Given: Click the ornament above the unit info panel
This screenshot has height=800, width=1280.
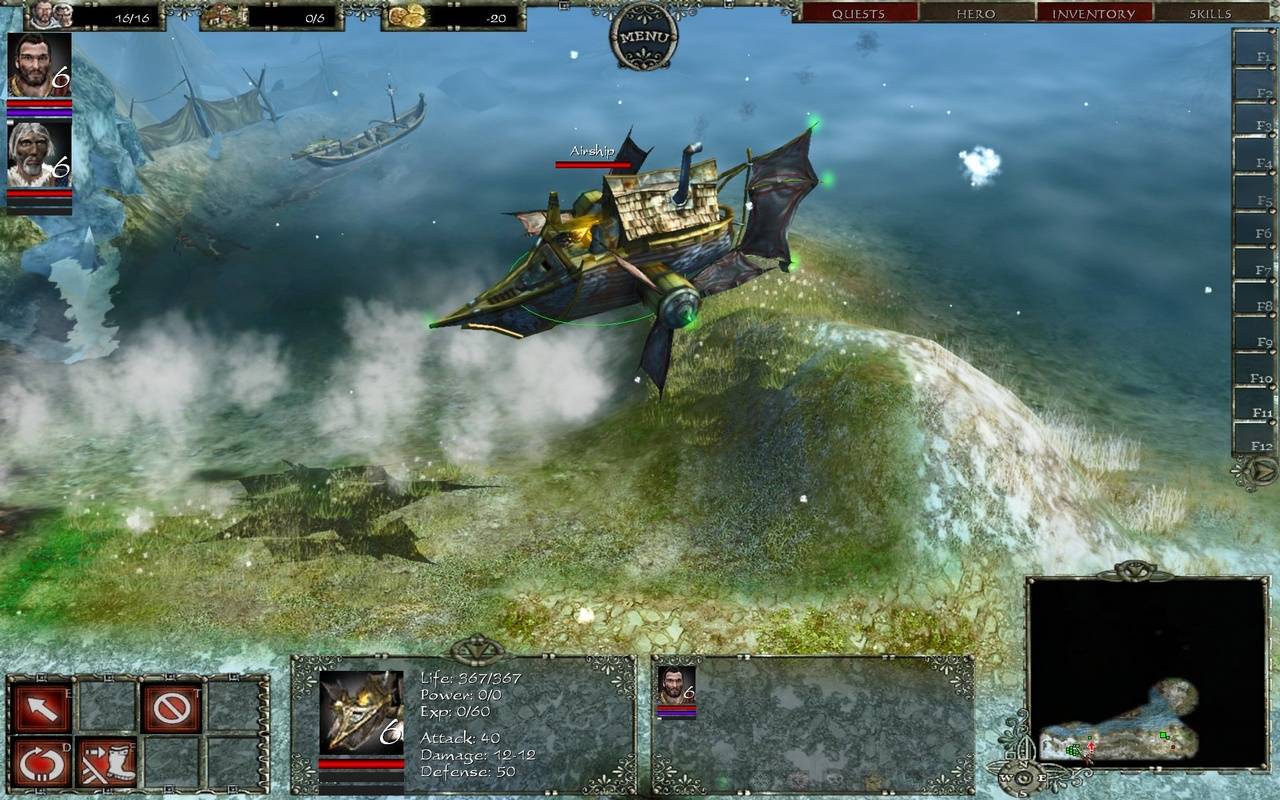Looking at the screenshot, I should pos(478,650).
